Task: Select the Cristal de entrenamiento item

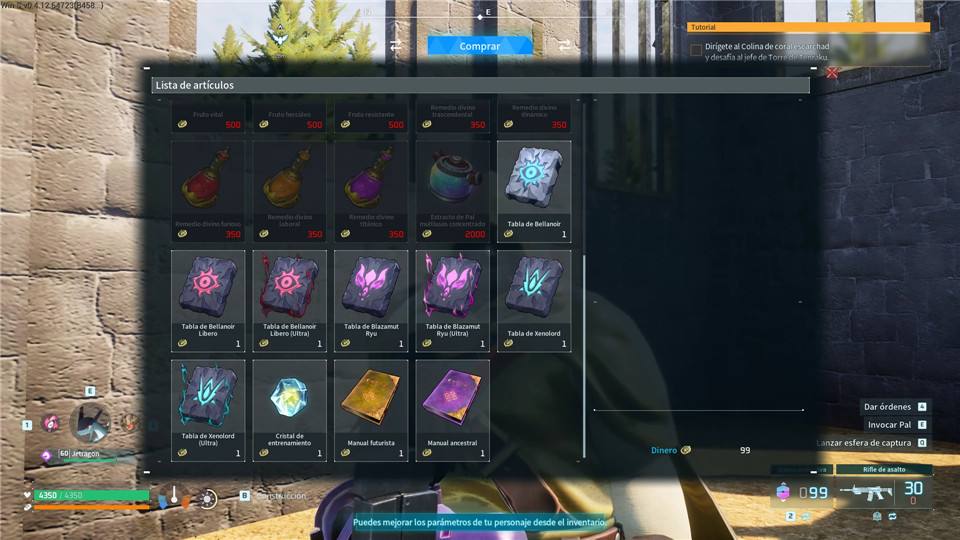Action: coord(289,410)
